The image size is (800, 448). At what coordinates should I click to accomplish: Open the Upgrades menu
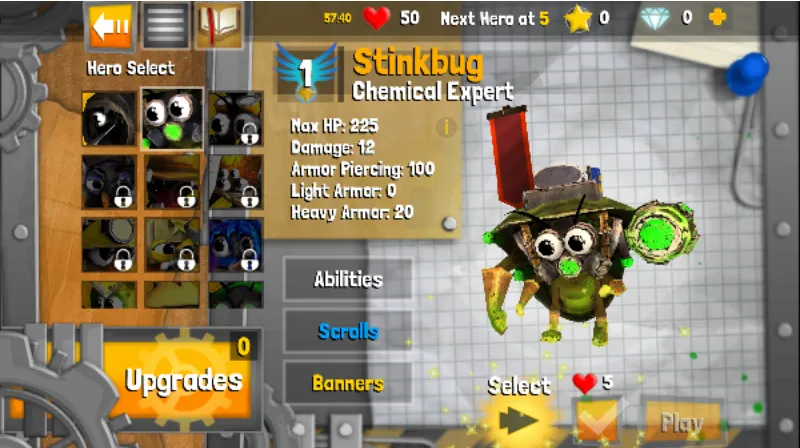[x=183, y=380]
